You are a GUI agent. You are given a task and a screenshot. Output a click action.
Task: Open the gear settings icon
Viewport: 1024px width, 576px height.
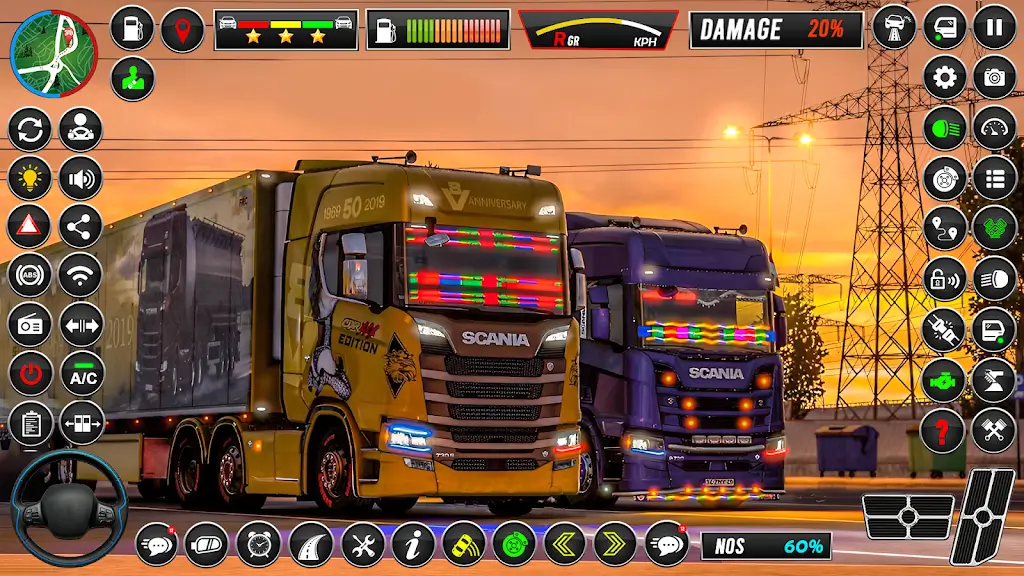944,78
